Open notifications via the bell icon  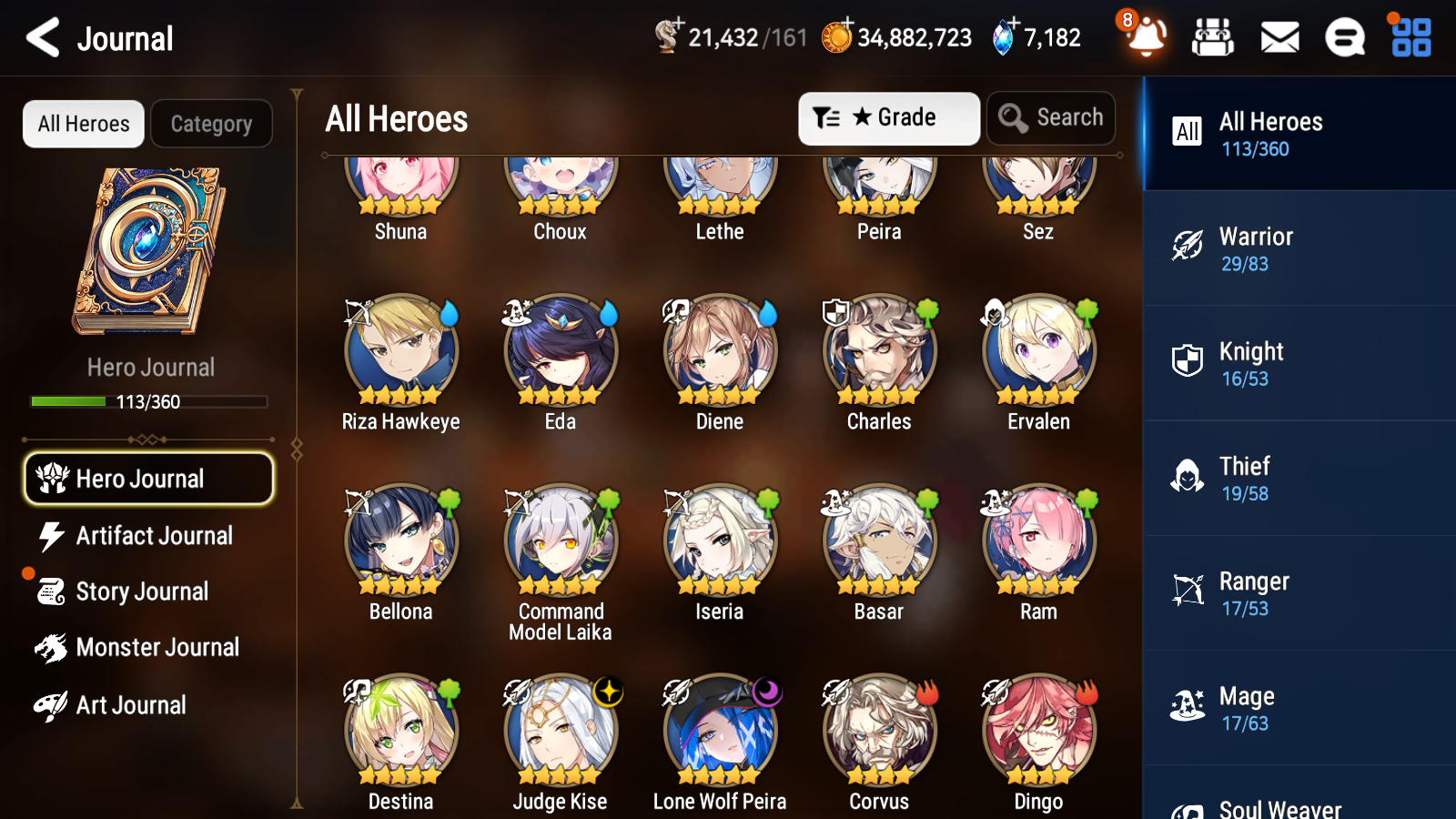(1146, 38)
